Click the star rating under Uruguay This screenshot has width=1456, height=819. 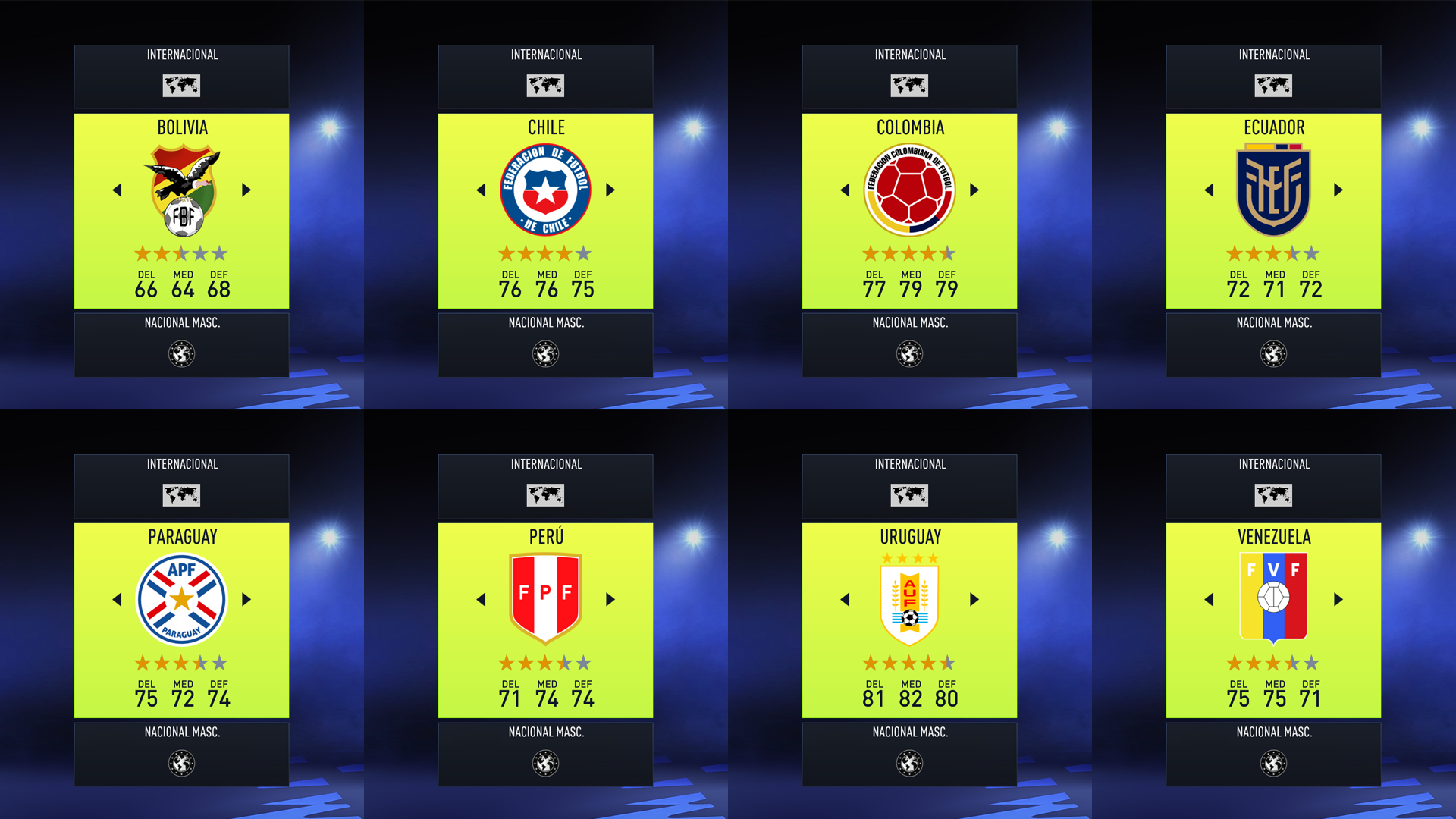click(909, 663)
